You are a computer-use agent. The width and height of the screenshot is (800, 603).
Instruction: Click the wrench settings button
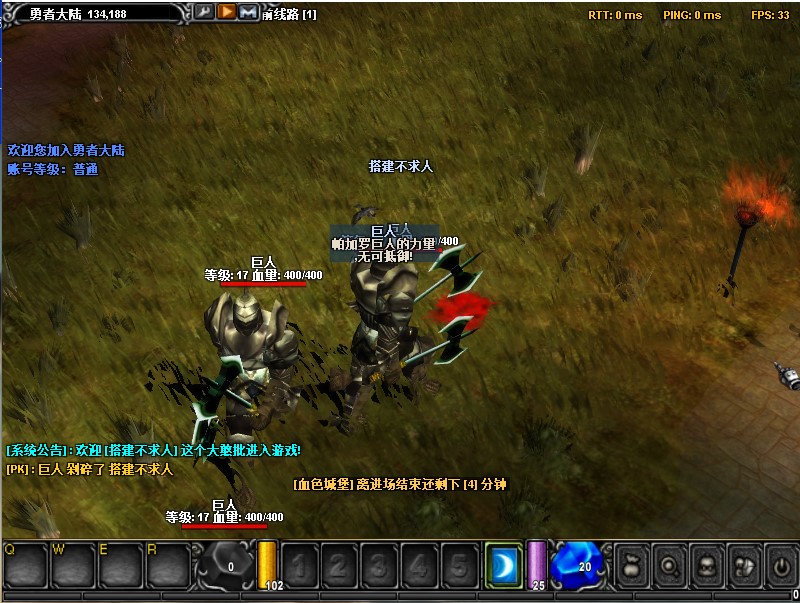click(203, 12)
